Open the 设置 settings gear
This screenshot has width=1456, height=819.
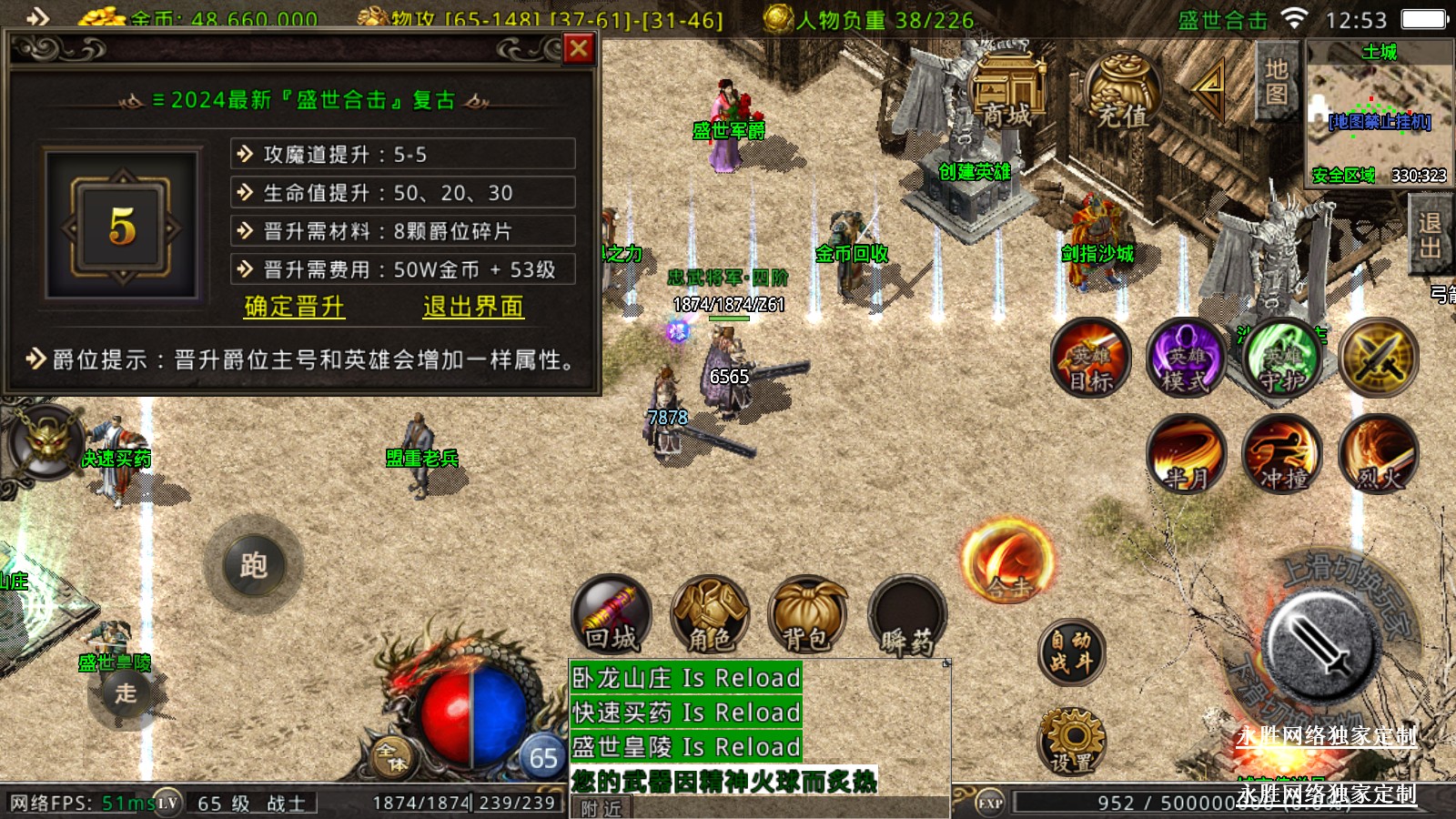[1072, 741]
